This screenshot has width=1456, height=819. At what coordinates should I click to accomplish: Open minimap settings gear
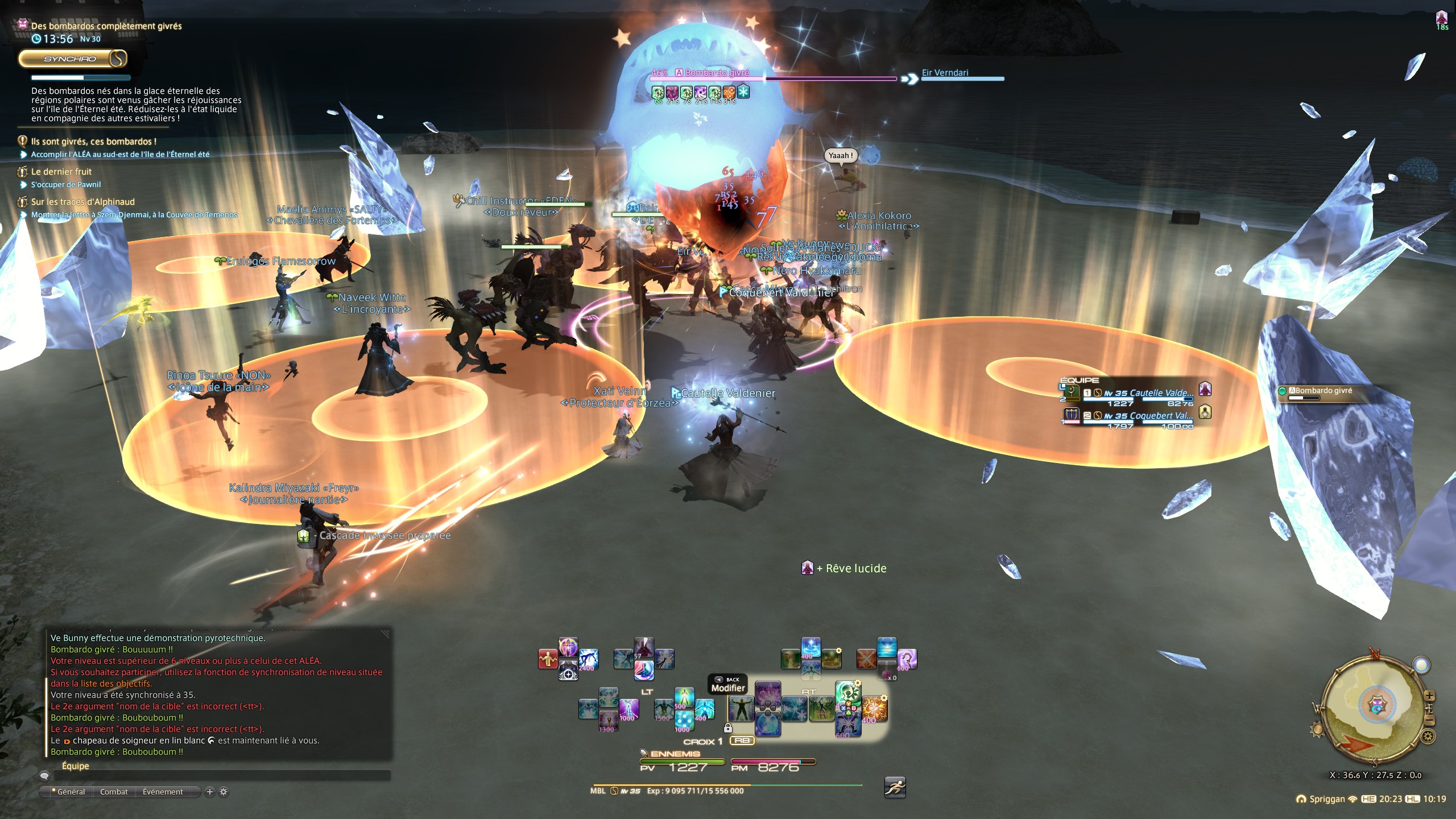tap(1428, 738)
